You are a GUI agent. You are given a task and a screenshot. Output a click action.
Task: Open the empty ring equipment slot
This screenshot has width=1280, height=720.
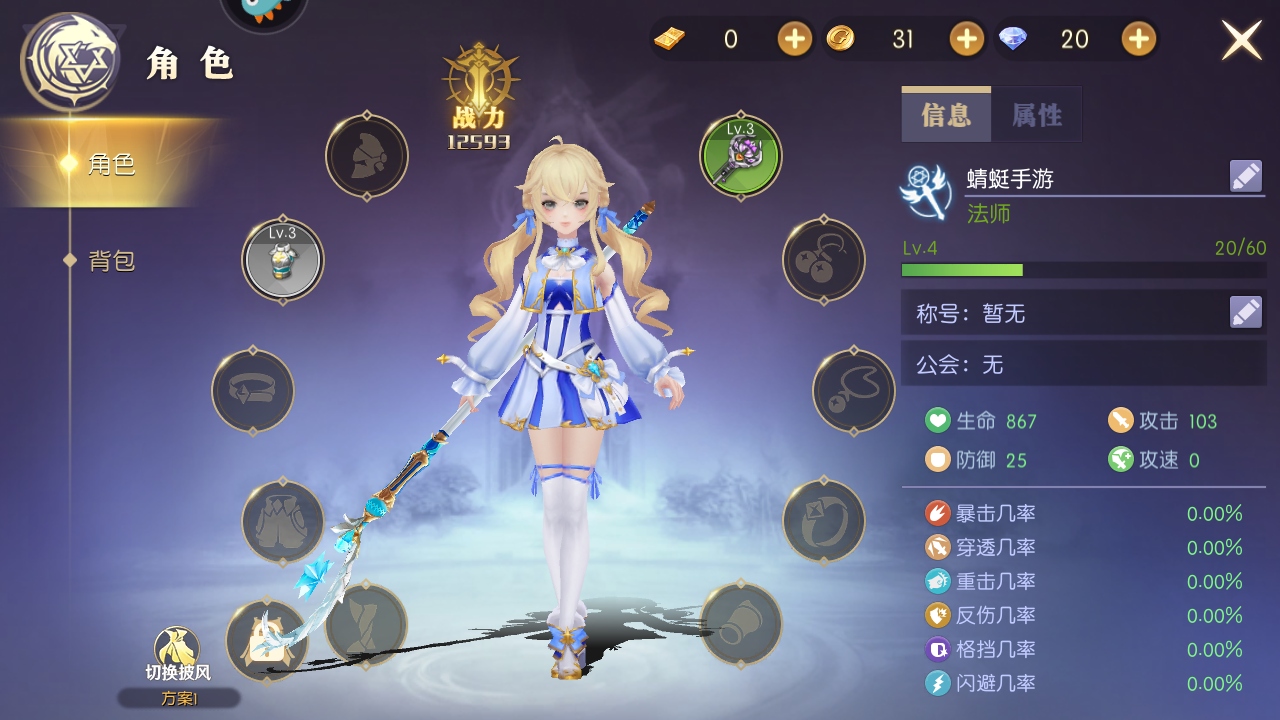pyautogui.click(x=823, y=521)
